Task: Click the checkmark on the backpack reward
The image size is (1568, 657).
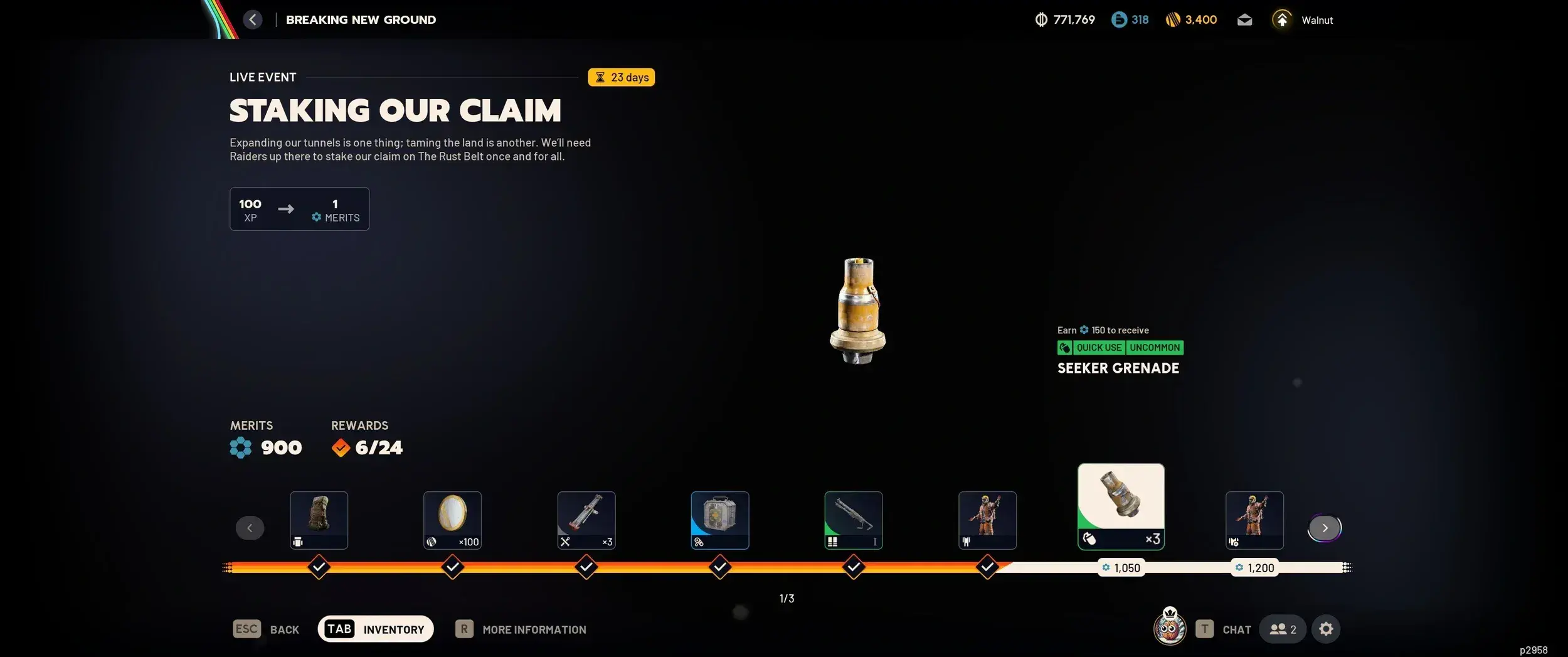Action: (319, 567)
